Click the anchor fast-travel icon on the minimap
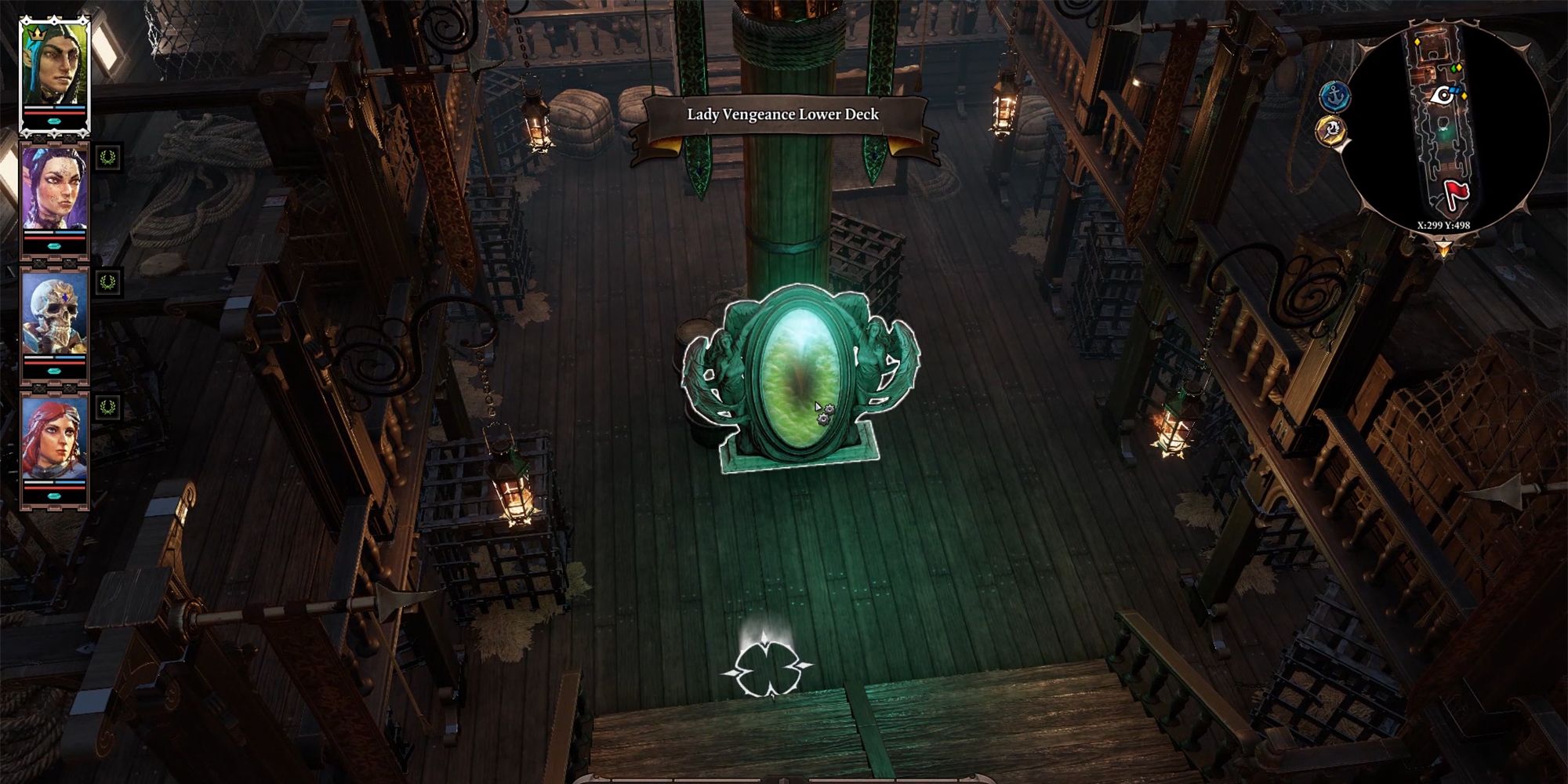Viewport: 1568px width, 784px height. pyautogui.click(x=1334, y=93)
